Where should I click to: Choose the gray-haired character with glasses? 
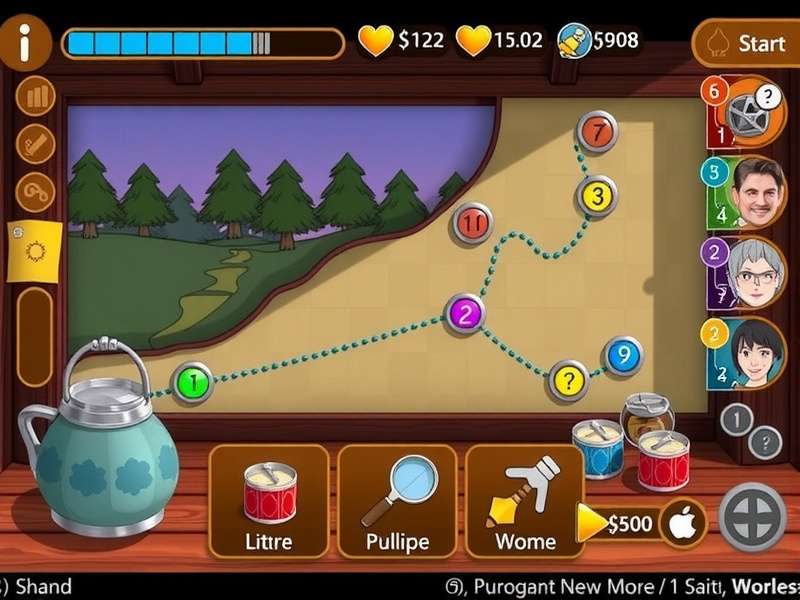click(x=754, y=272)
